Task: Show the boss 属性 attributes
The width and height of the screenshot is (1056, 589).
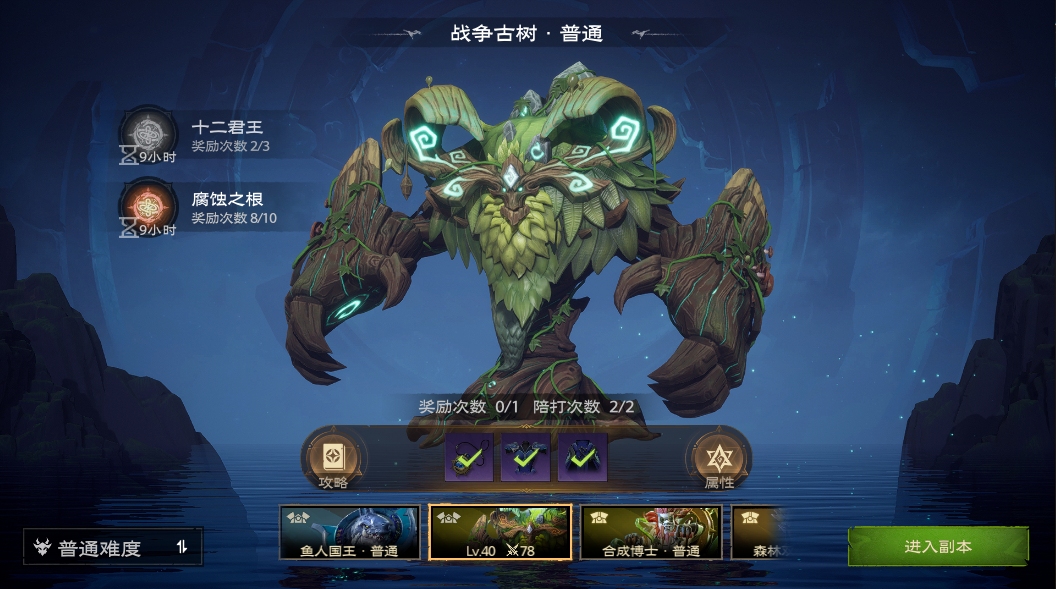Action: tap(718, 461)
